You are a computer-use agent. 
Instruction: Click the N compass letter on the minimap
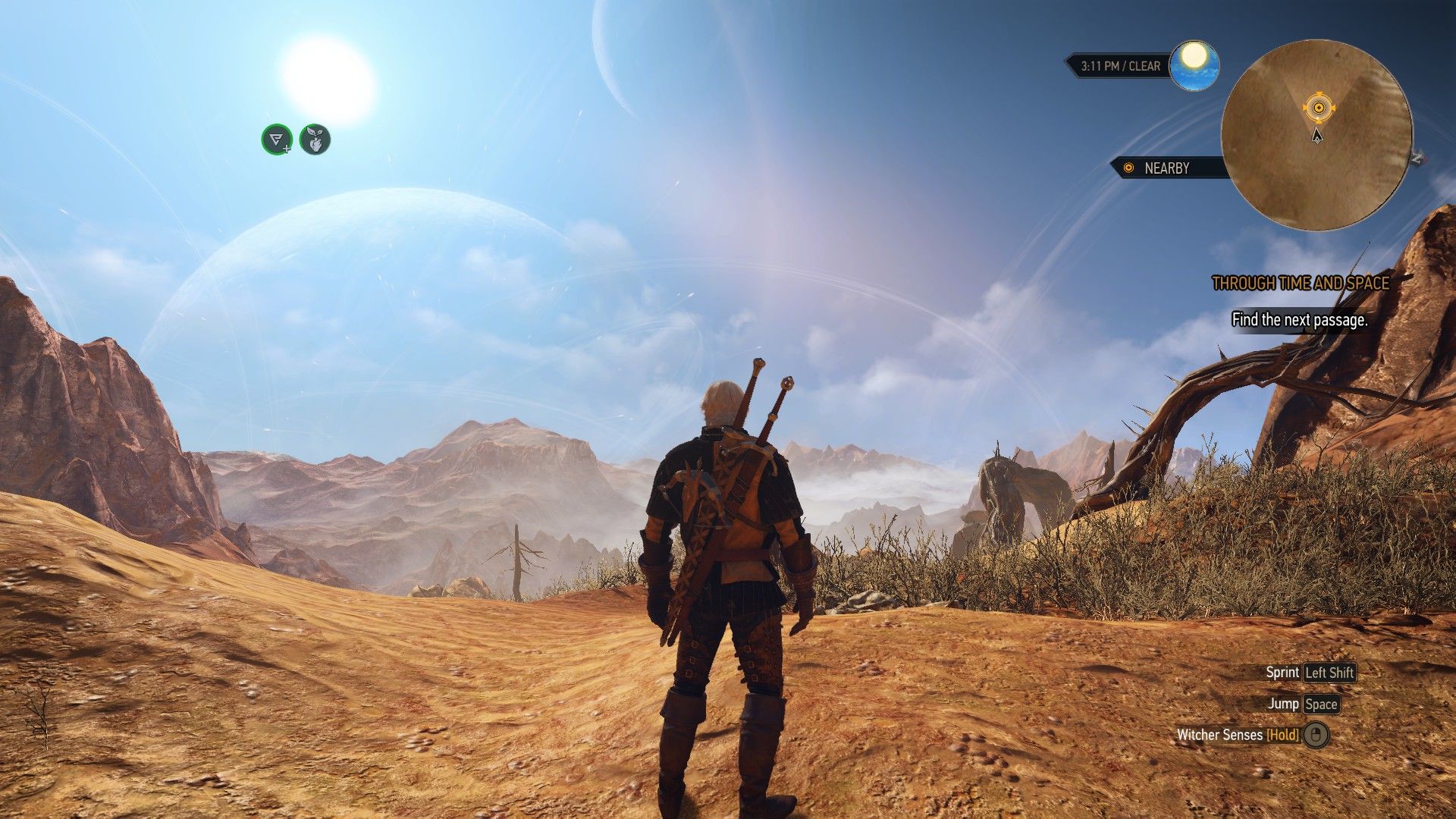click(x=1417, y=158)
